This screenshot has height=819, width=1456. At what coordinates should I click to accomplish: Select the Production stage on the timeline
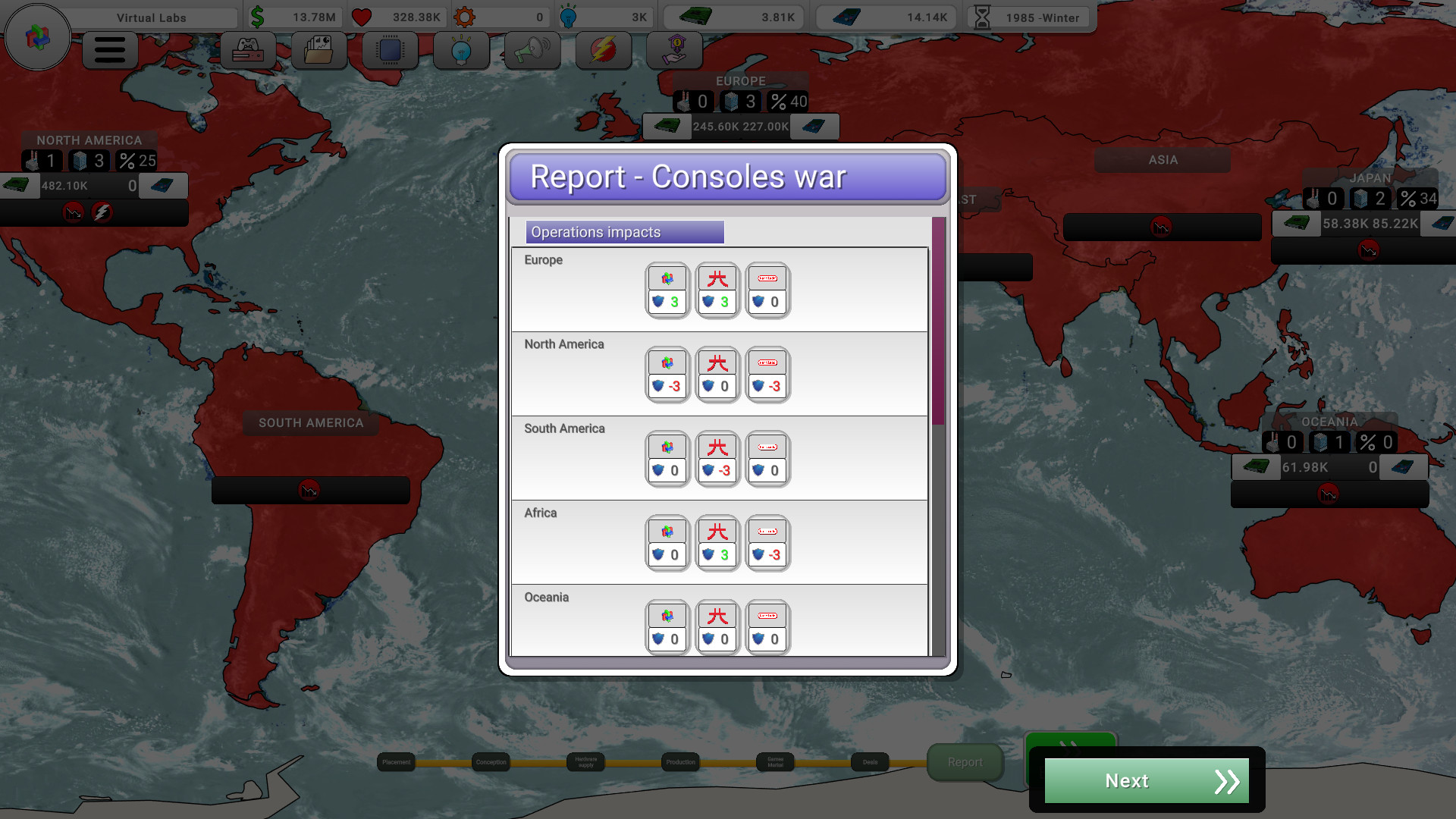680,762
